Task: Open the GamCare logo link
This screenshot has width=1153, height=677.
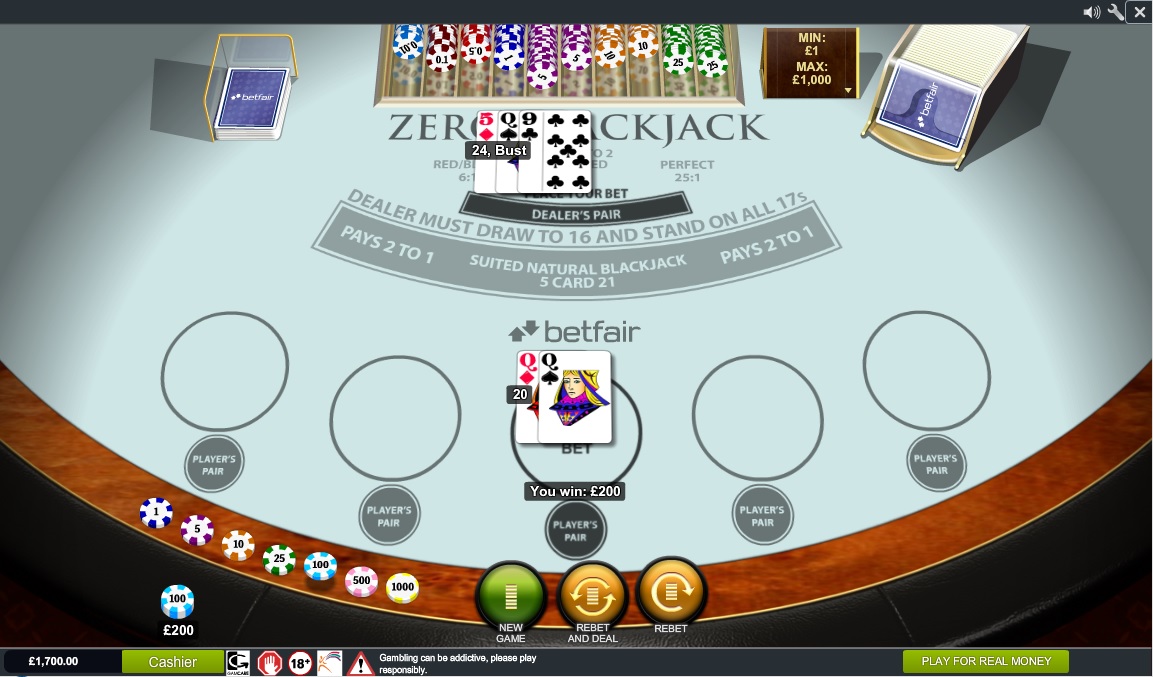Action: [x=238, y=662]
